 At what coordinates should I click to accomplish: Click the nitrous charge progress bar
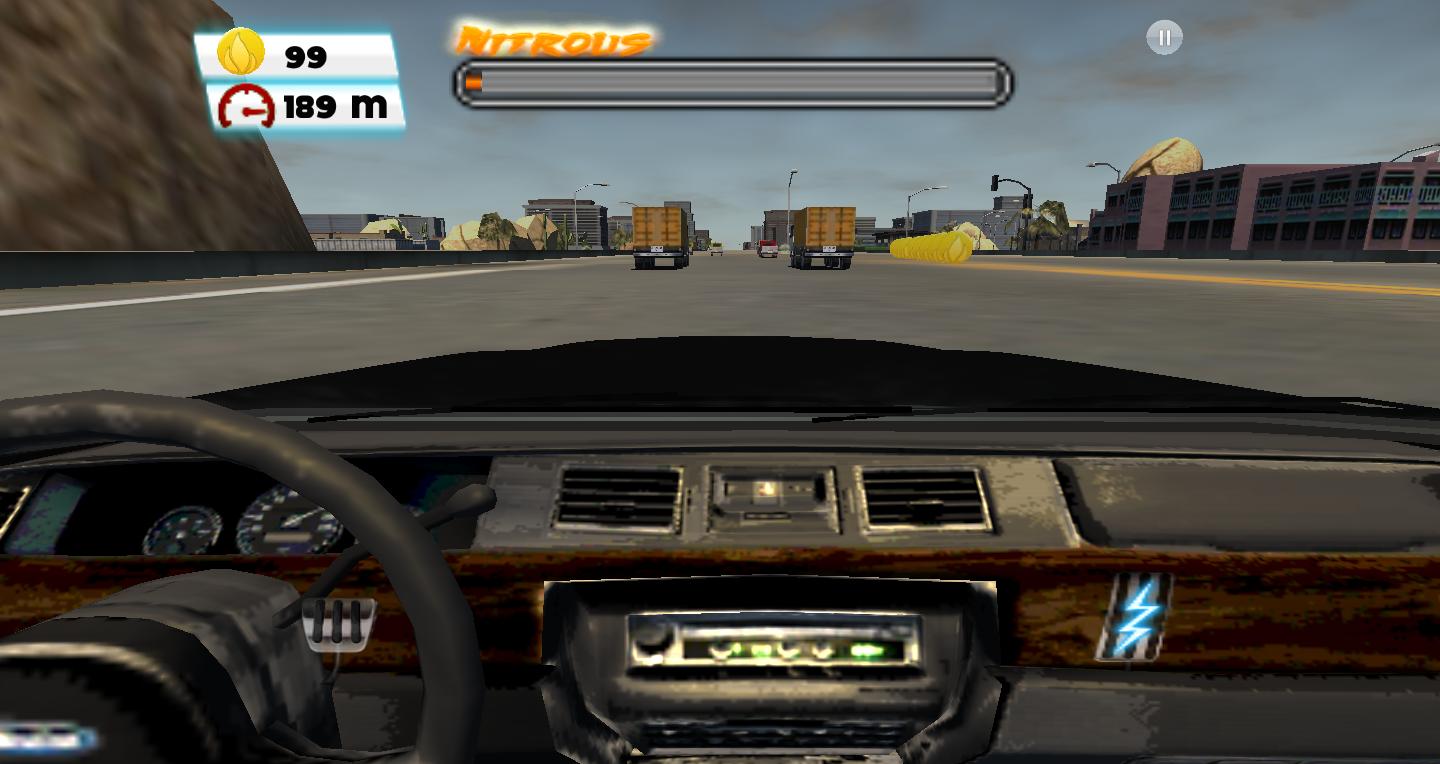735,84
